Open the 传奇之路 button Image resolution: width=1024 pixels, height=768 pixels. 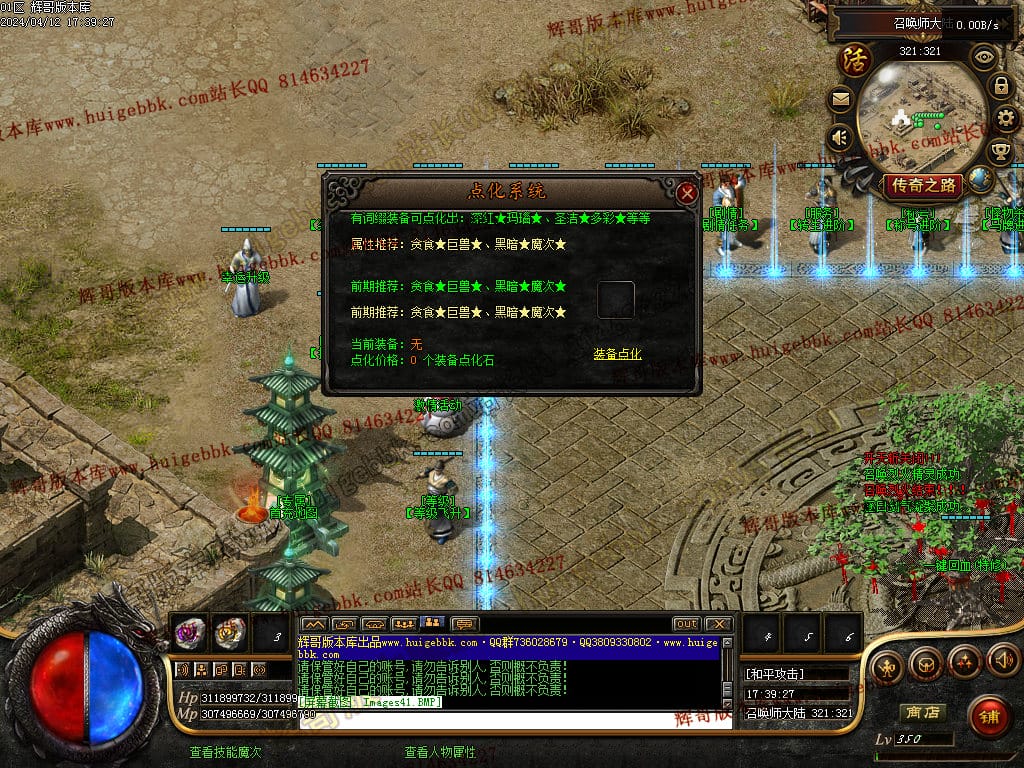click(922, 185)
